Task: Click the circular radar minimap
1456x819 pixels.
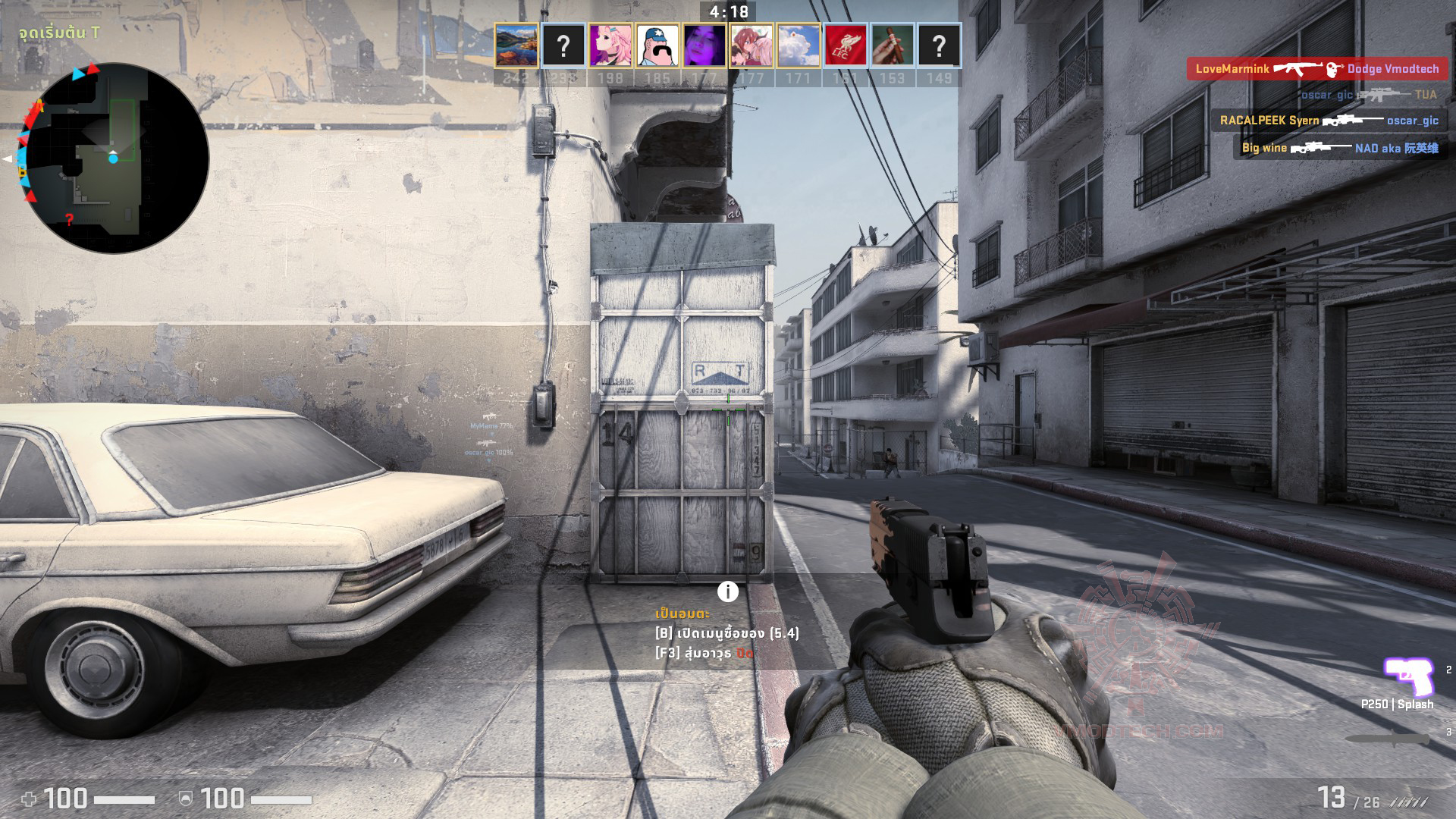Action: click(x=114, y=158)
